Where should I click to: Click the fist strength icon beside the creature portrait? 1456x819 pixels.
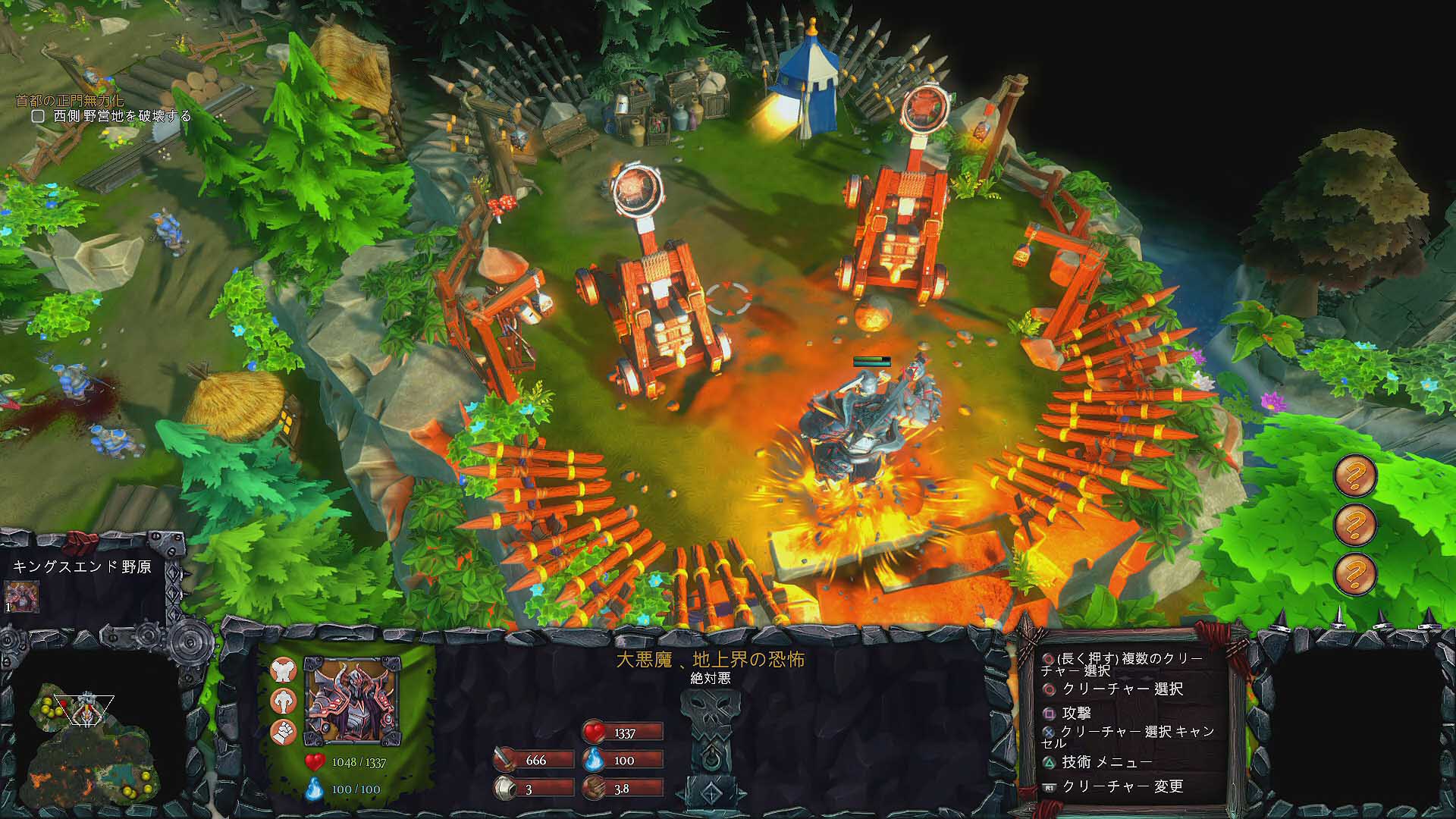pyautogui.click(x=283, y=732)
